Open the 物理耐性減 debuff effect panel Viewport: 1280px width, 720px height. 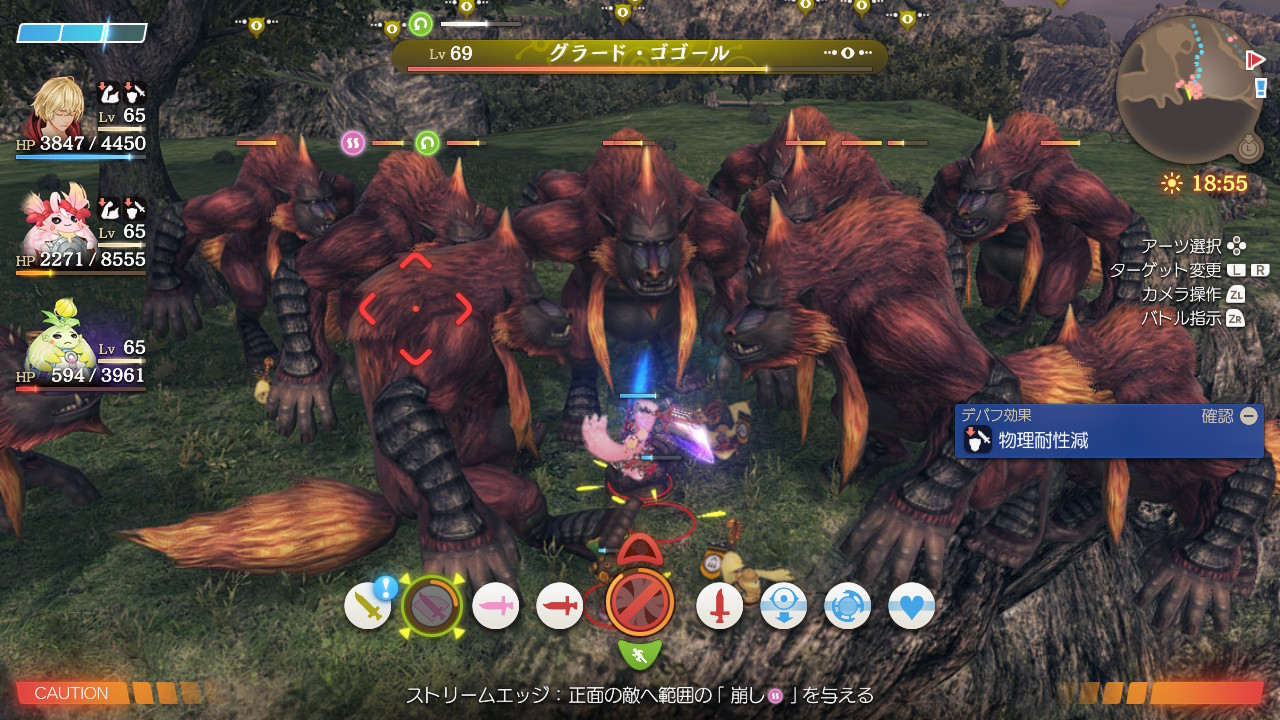[x=1108, y=431]
